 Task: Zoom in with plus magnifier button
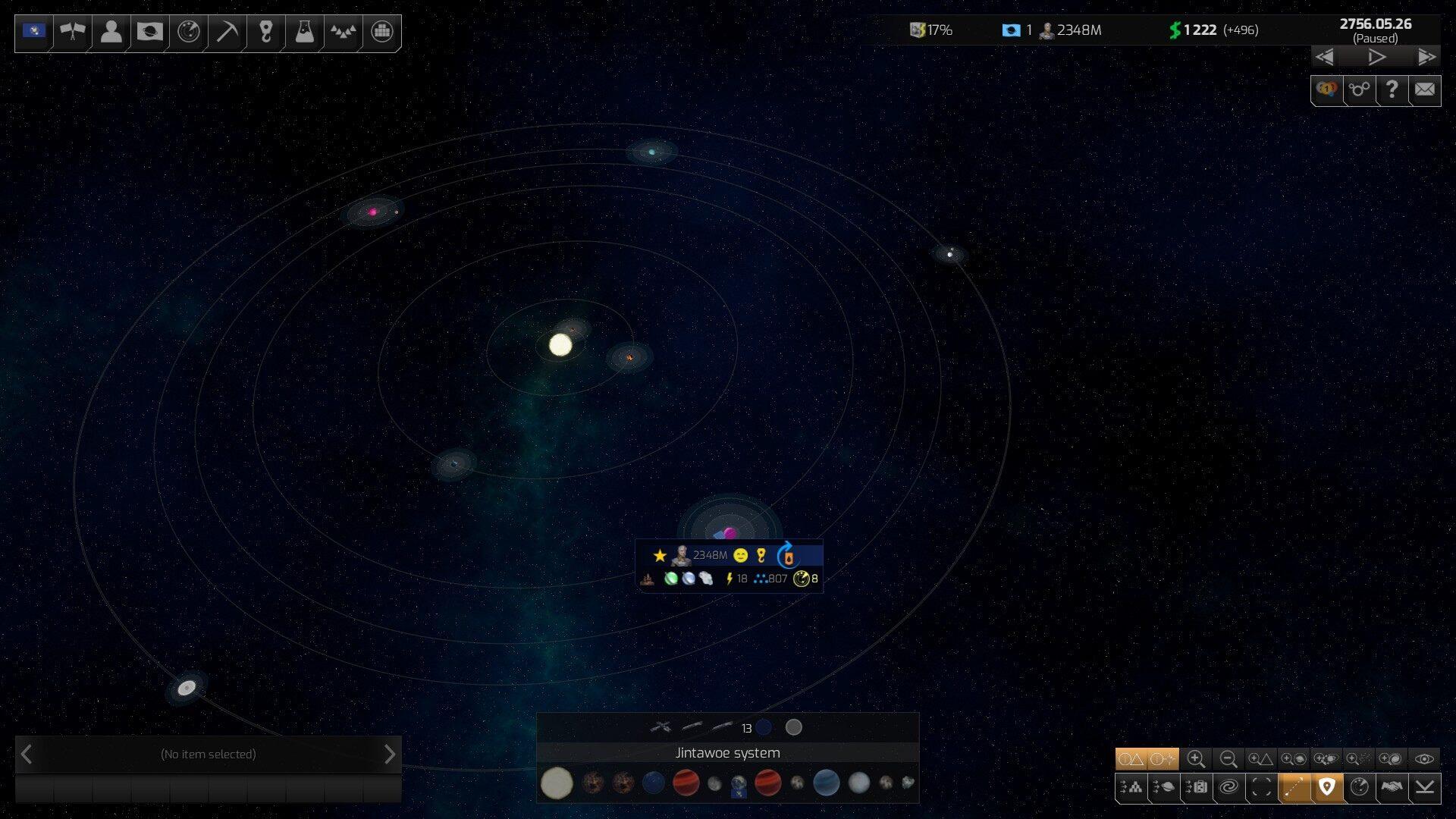pyautogui.click(x=1196, y=758)
